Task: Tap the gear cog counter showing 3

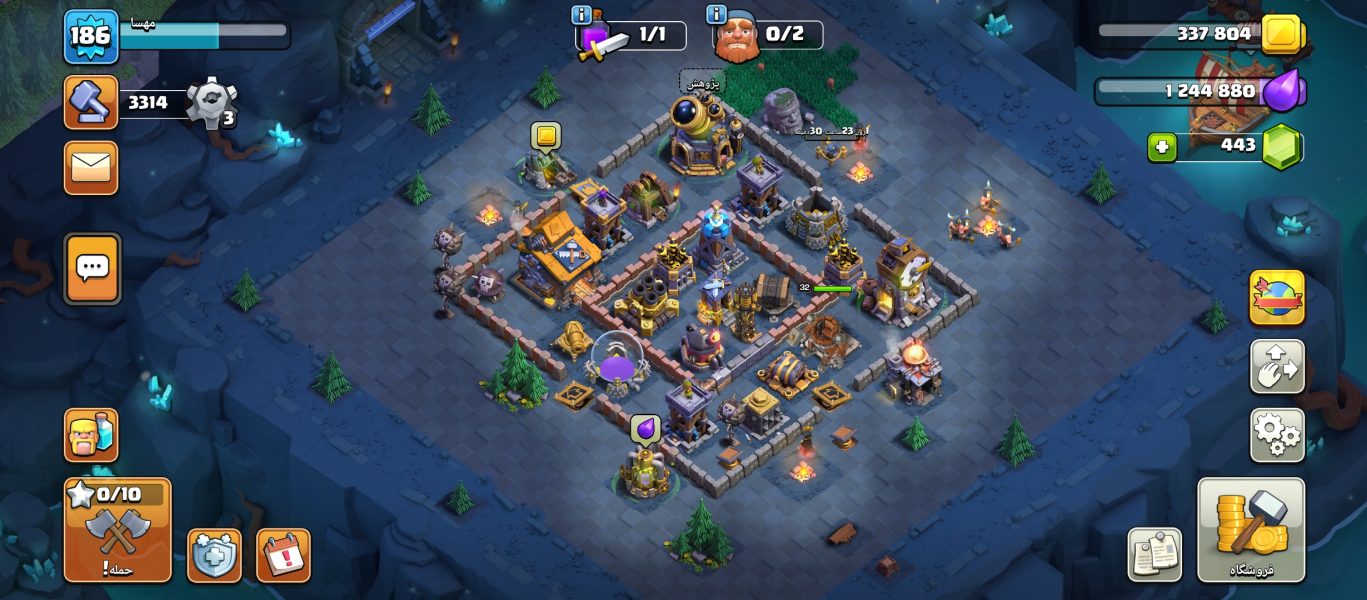Action: (x=211, y=102)
